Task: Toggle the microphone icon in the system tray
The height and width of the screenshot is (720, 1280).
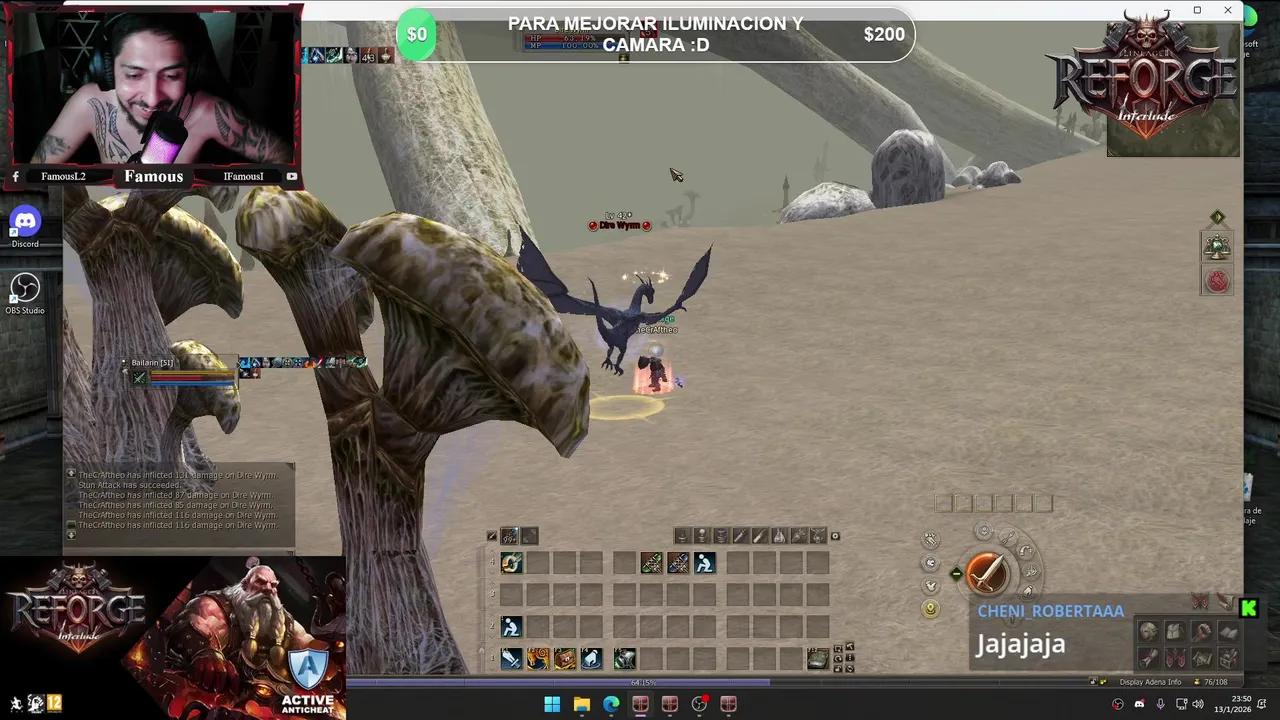Action: (1160, 704)
